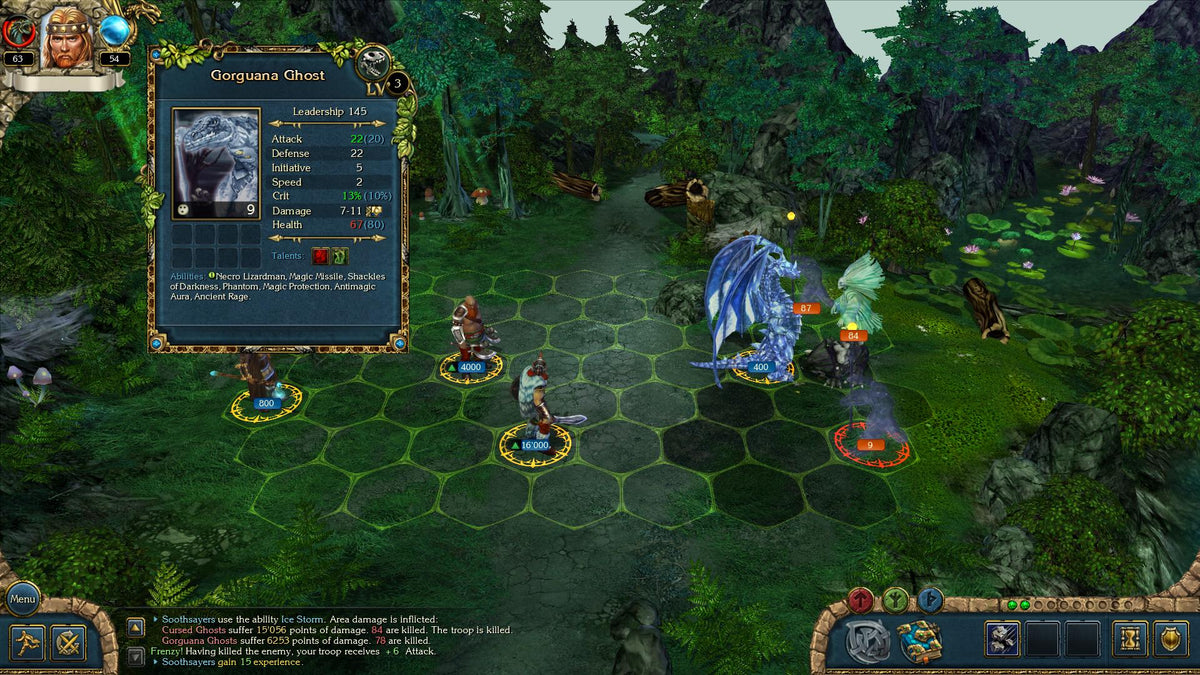The height and width of the screenshot is (675, 1200).
Task: Select the green rune button
Action: [x=895, y=600]
